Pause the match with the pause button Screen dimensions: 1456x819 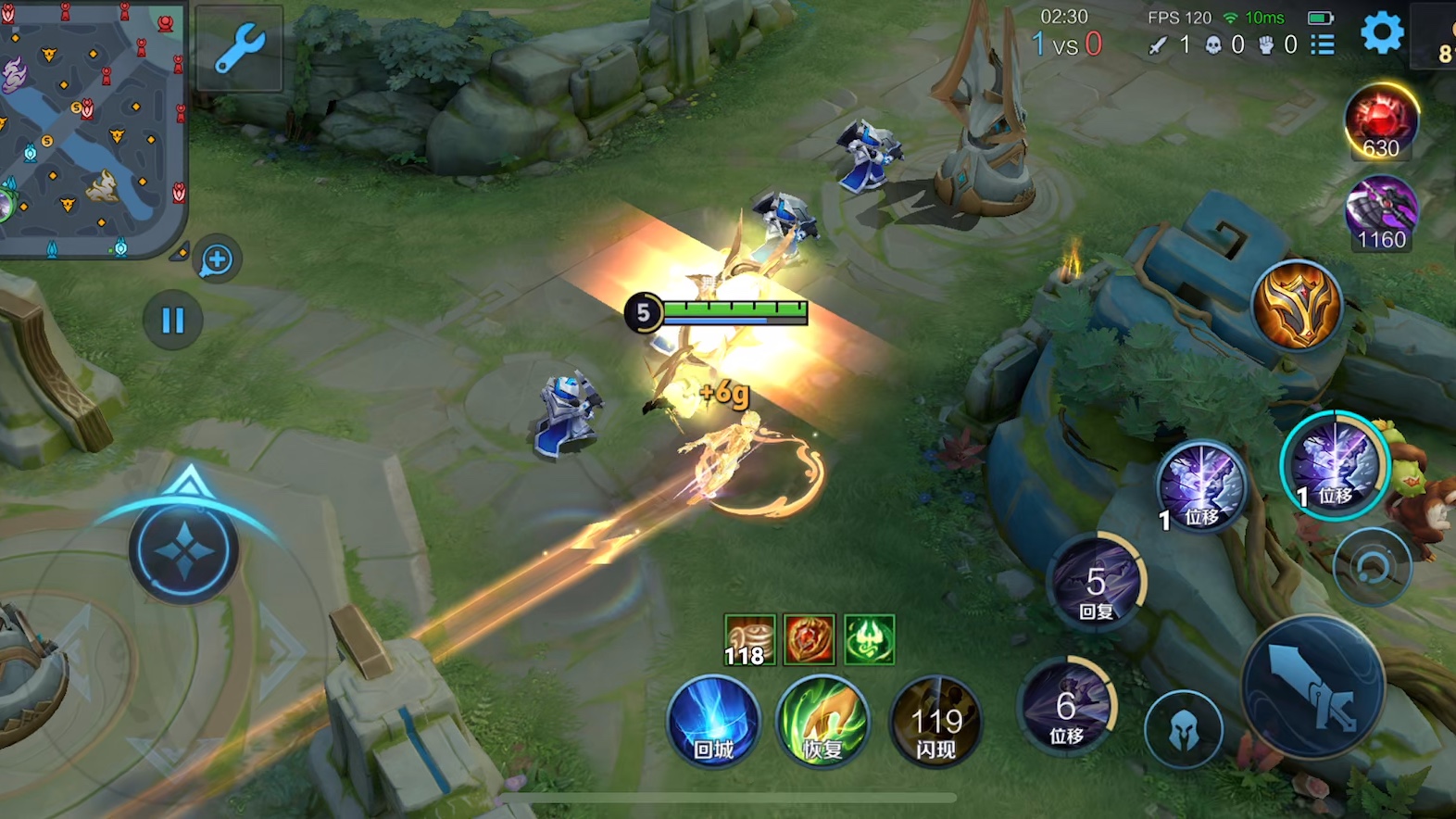coord(173,321)
